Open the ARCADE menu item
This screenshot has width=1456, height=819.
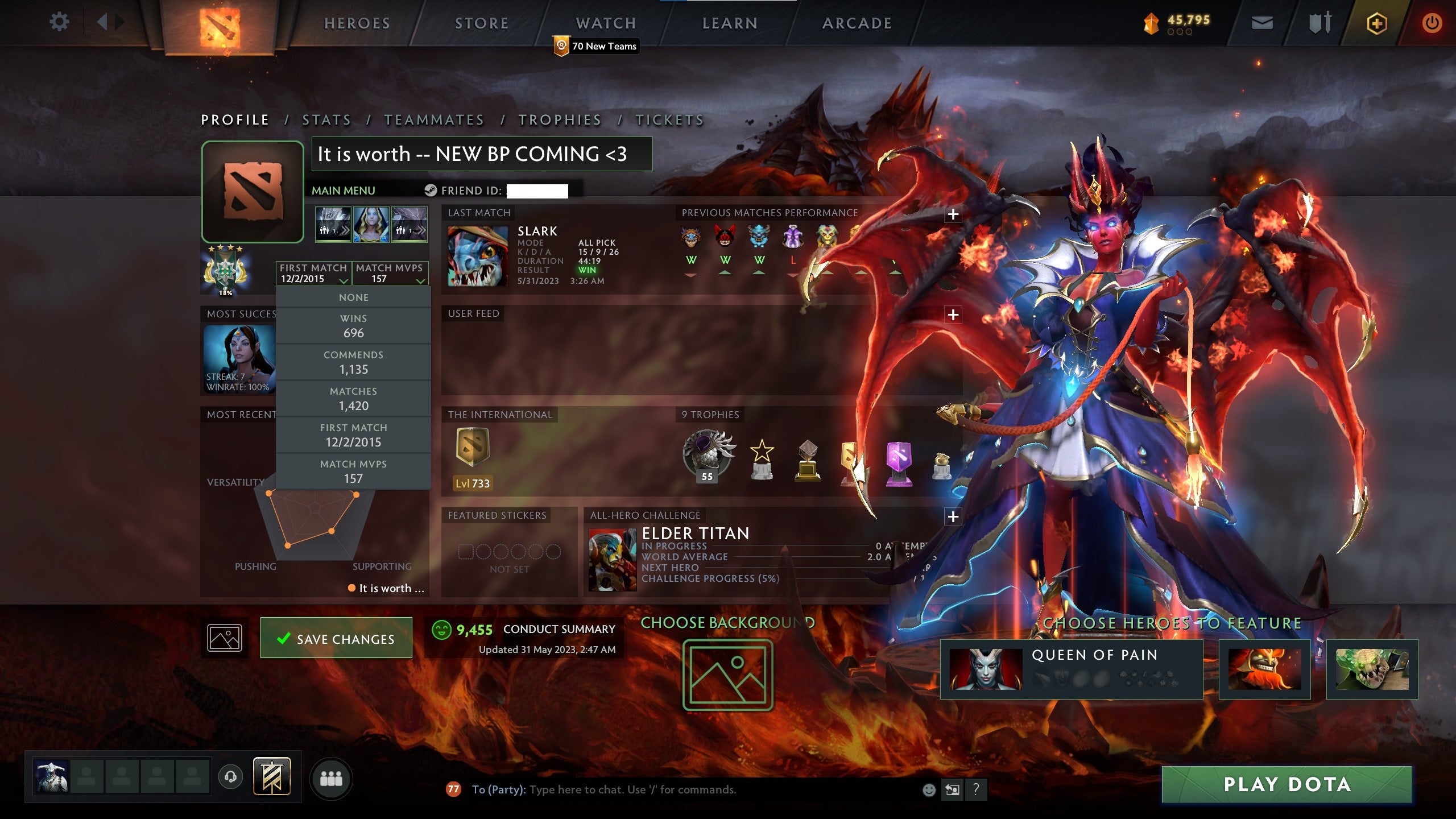tap(858, 23)
